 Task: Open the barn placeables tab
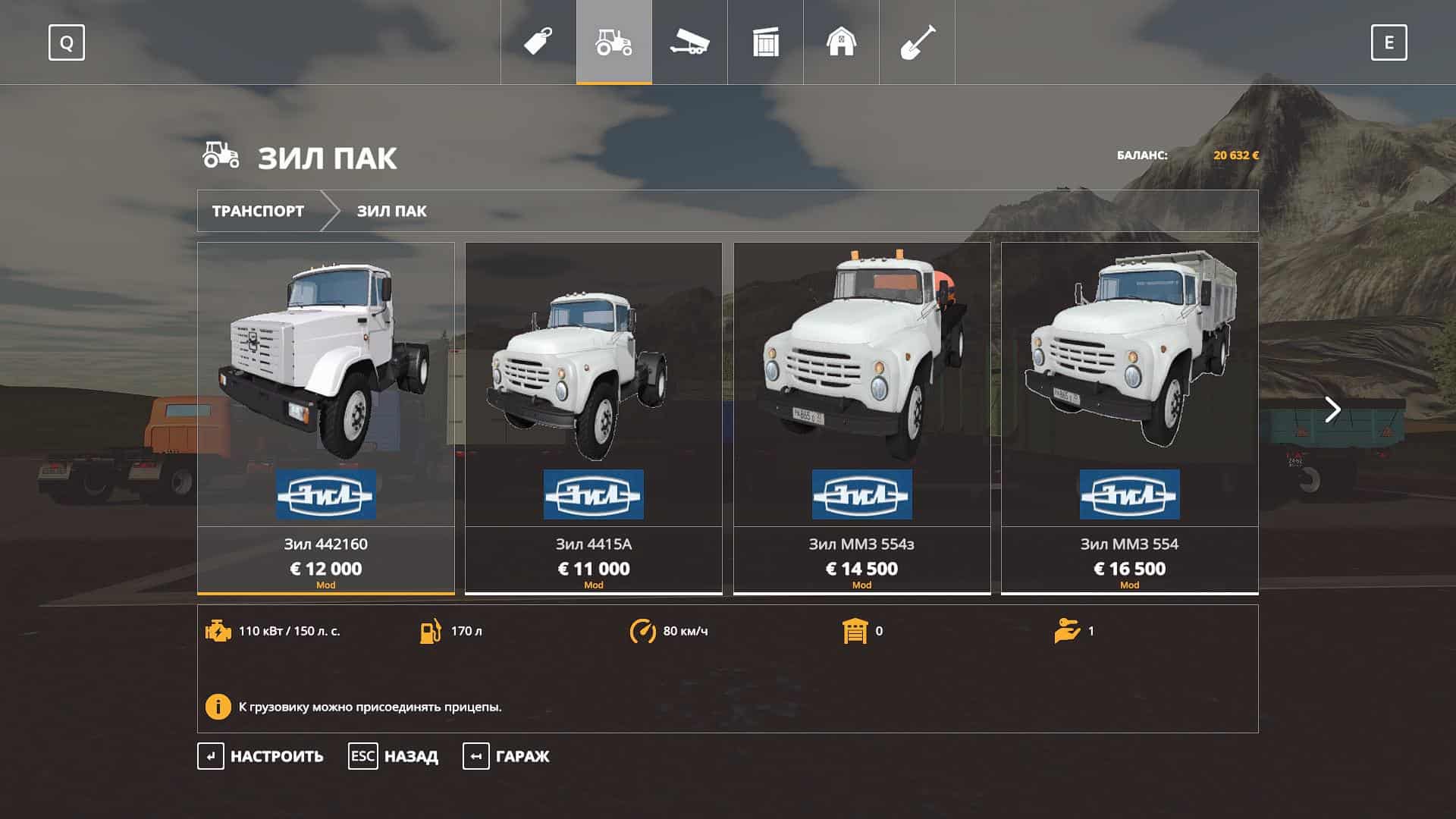coord(841,42)
